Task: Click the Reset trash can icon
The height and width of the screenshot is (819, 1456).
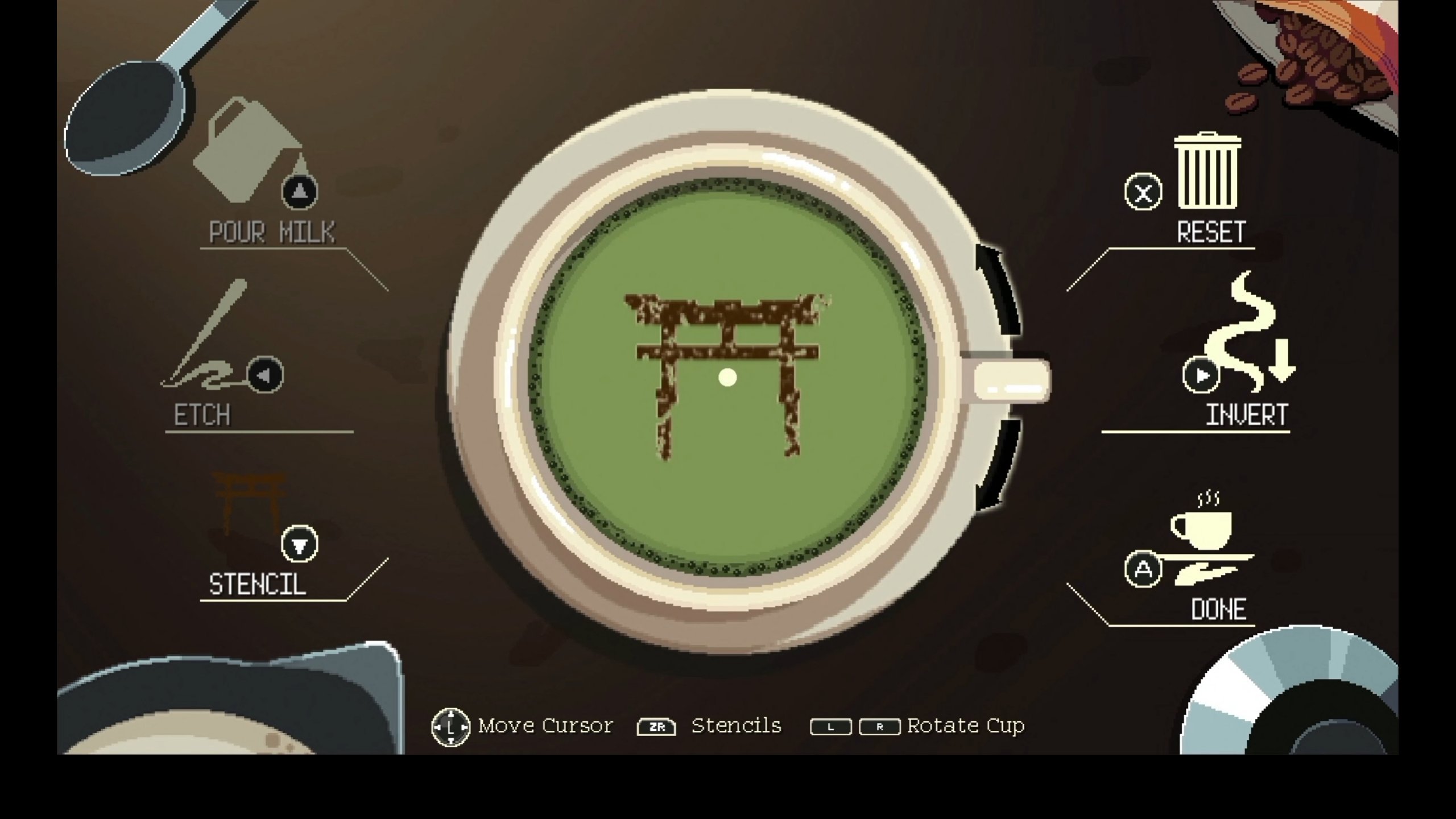Action: 1209,171
